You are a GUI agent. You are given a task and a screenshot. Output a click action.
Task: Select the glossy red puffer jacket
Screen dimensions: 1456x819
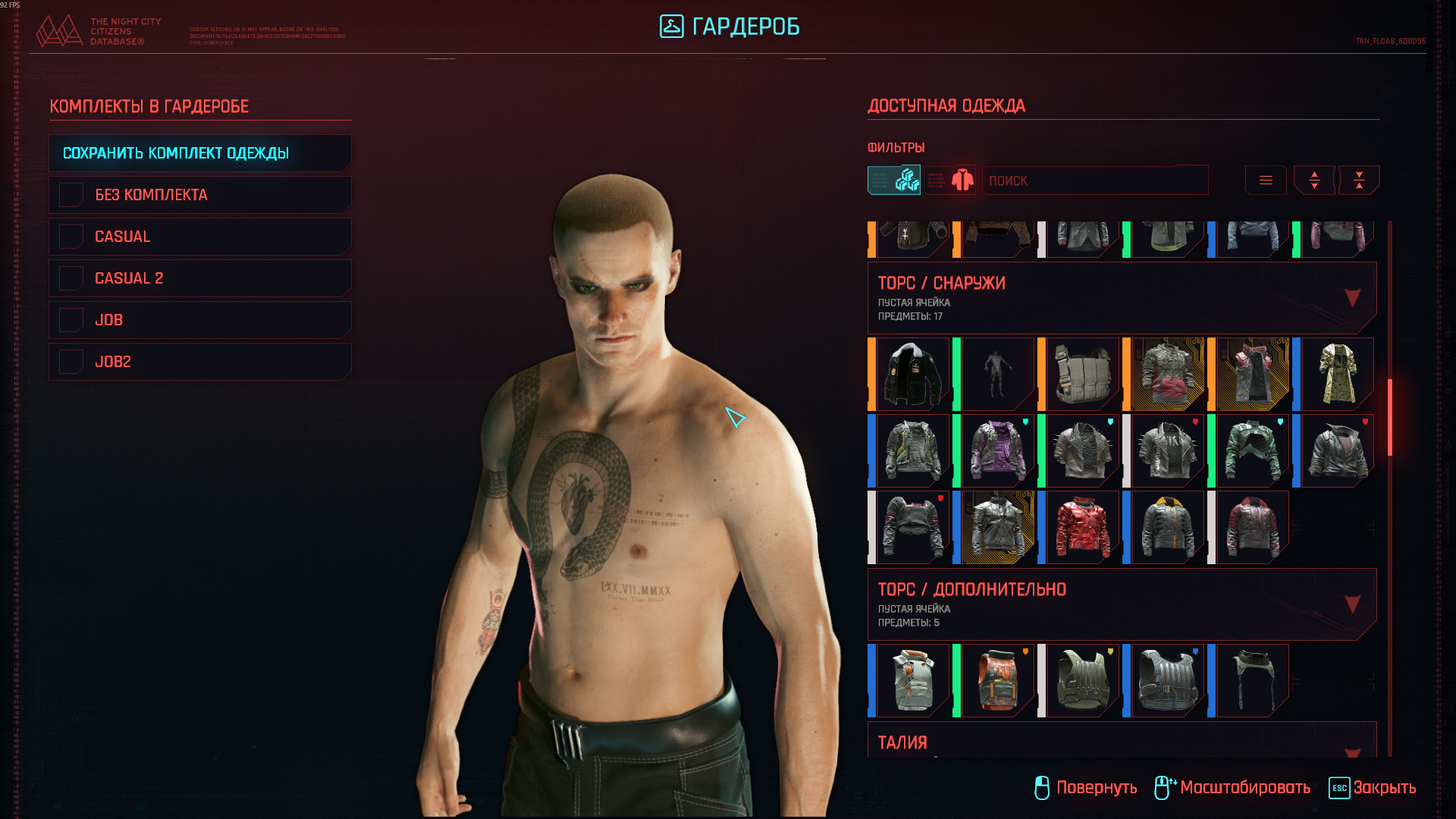pyautogui.click(x=1083, y=528)
